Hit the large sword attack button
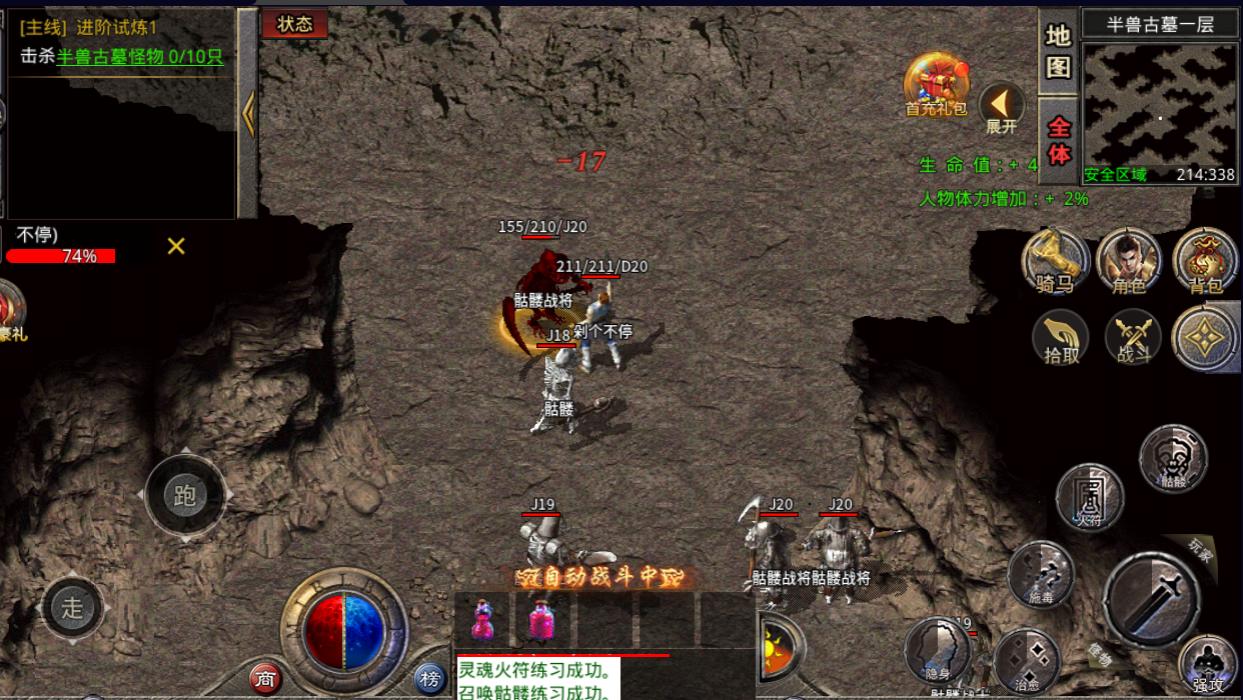Image resolution: width=1243 pixels, height=700 pixels. [1151, 598]
